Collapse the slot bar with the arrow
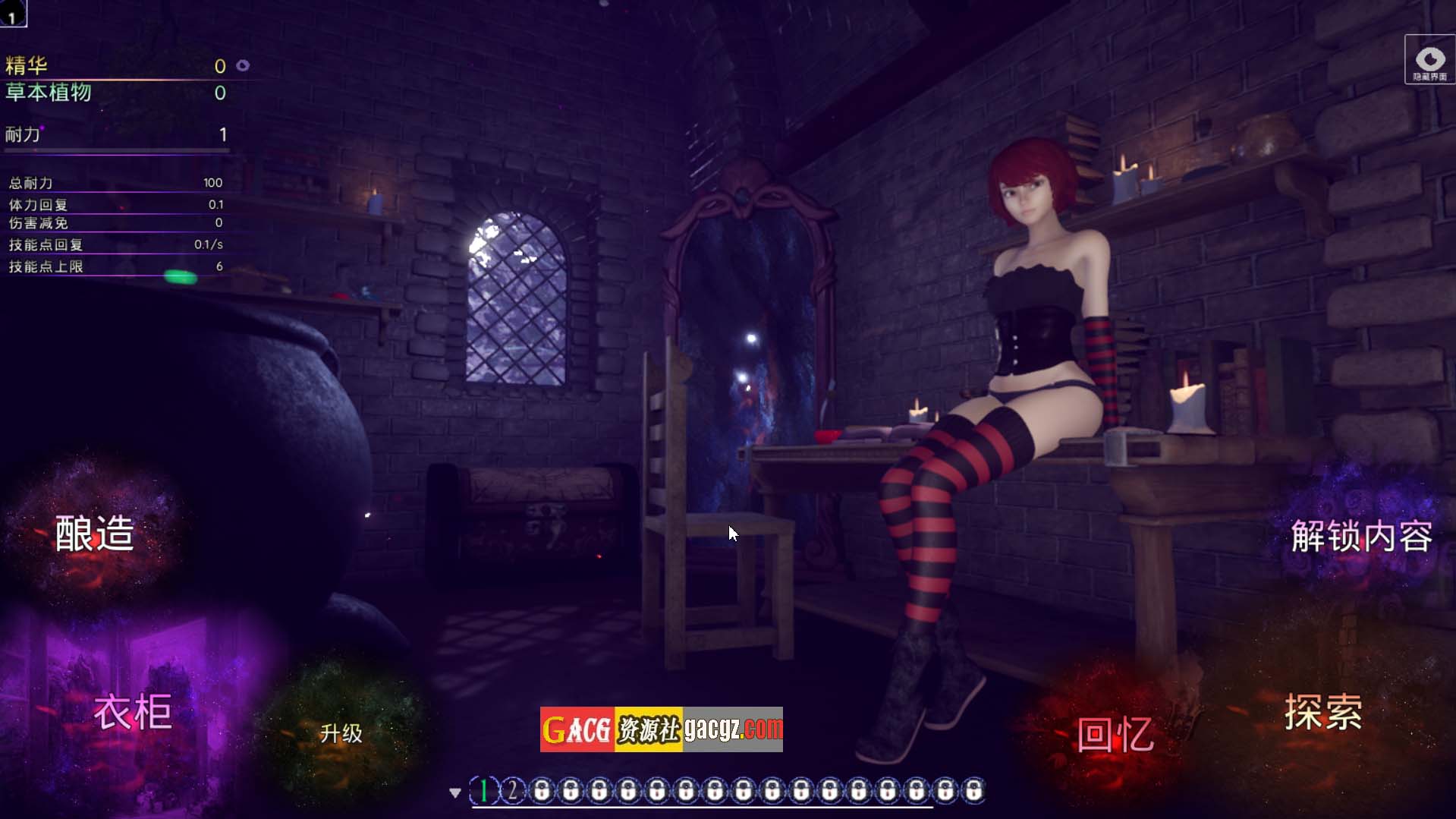 pos(455,792)
